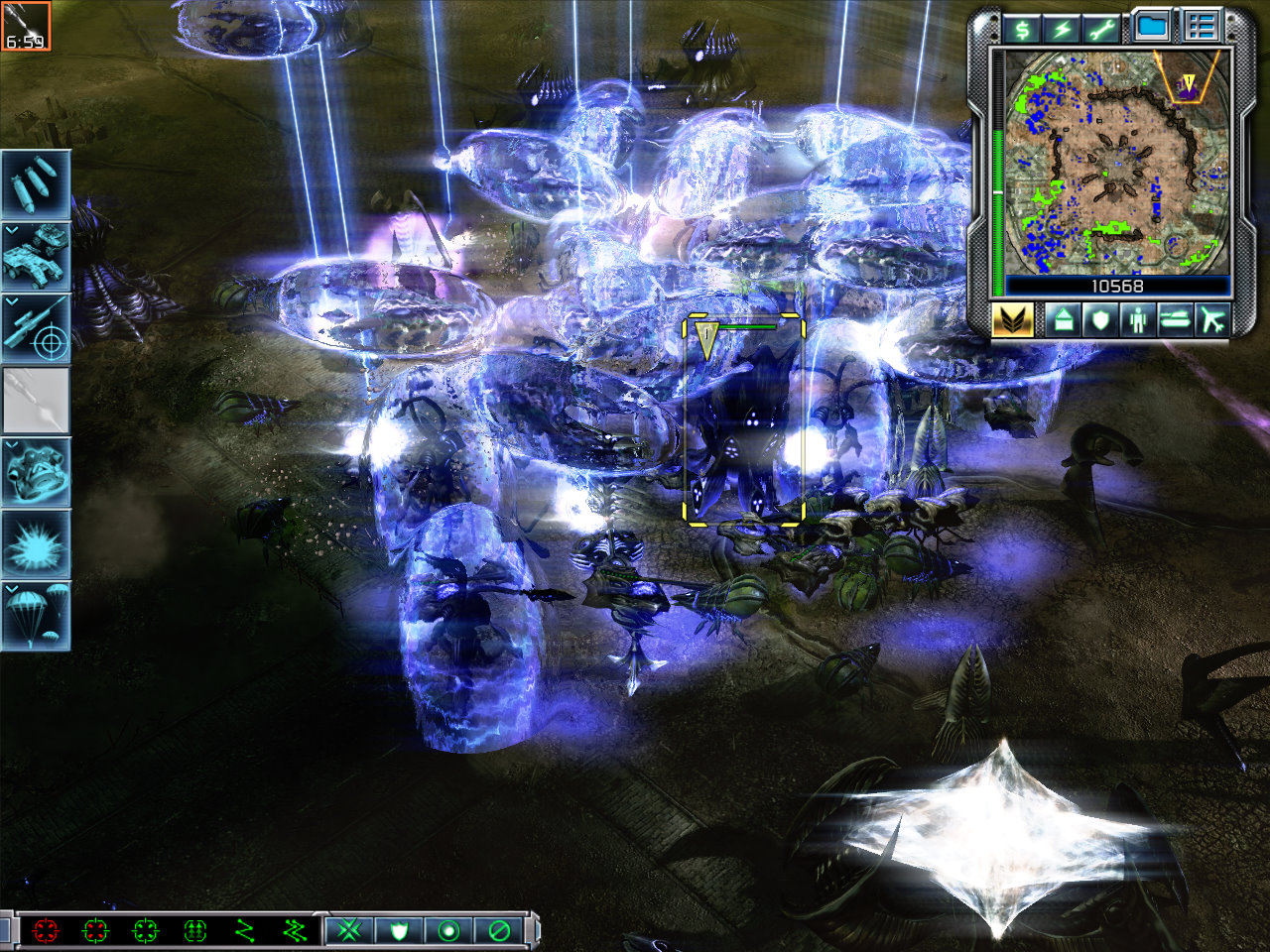Activate the bombing run support power

click(36, 184)
